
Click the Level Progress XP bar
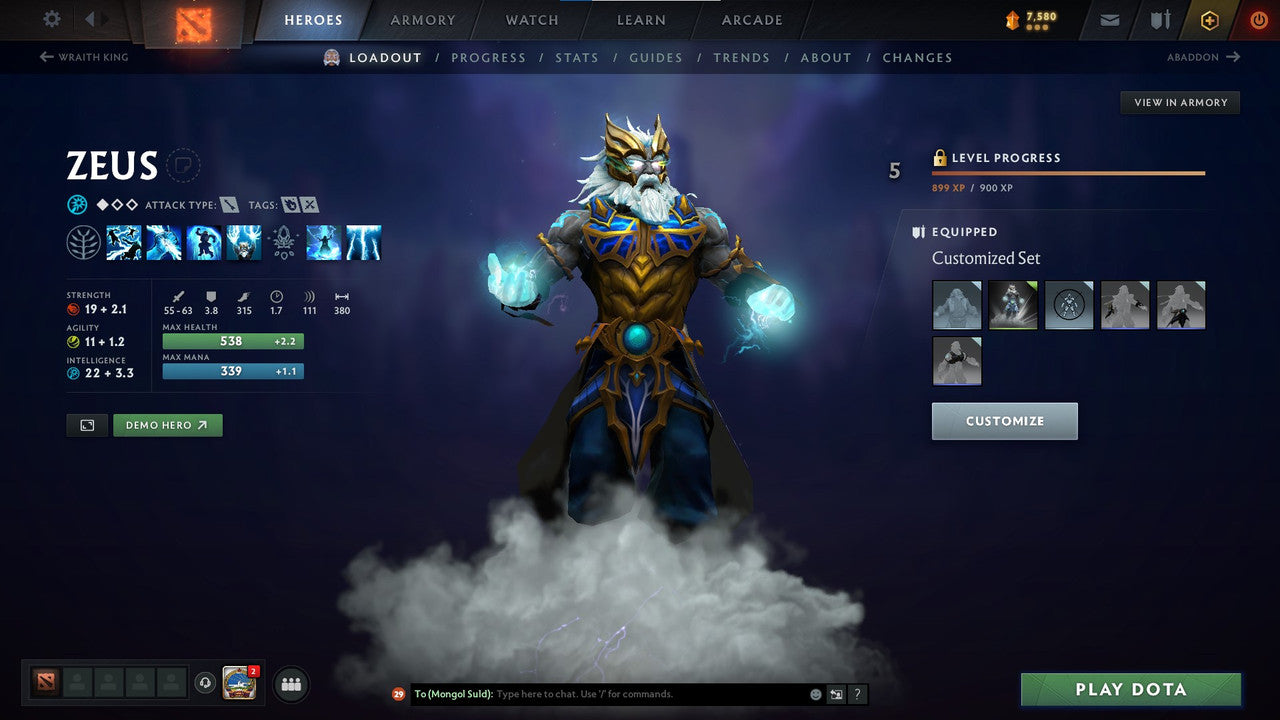tap(1068, 172)
